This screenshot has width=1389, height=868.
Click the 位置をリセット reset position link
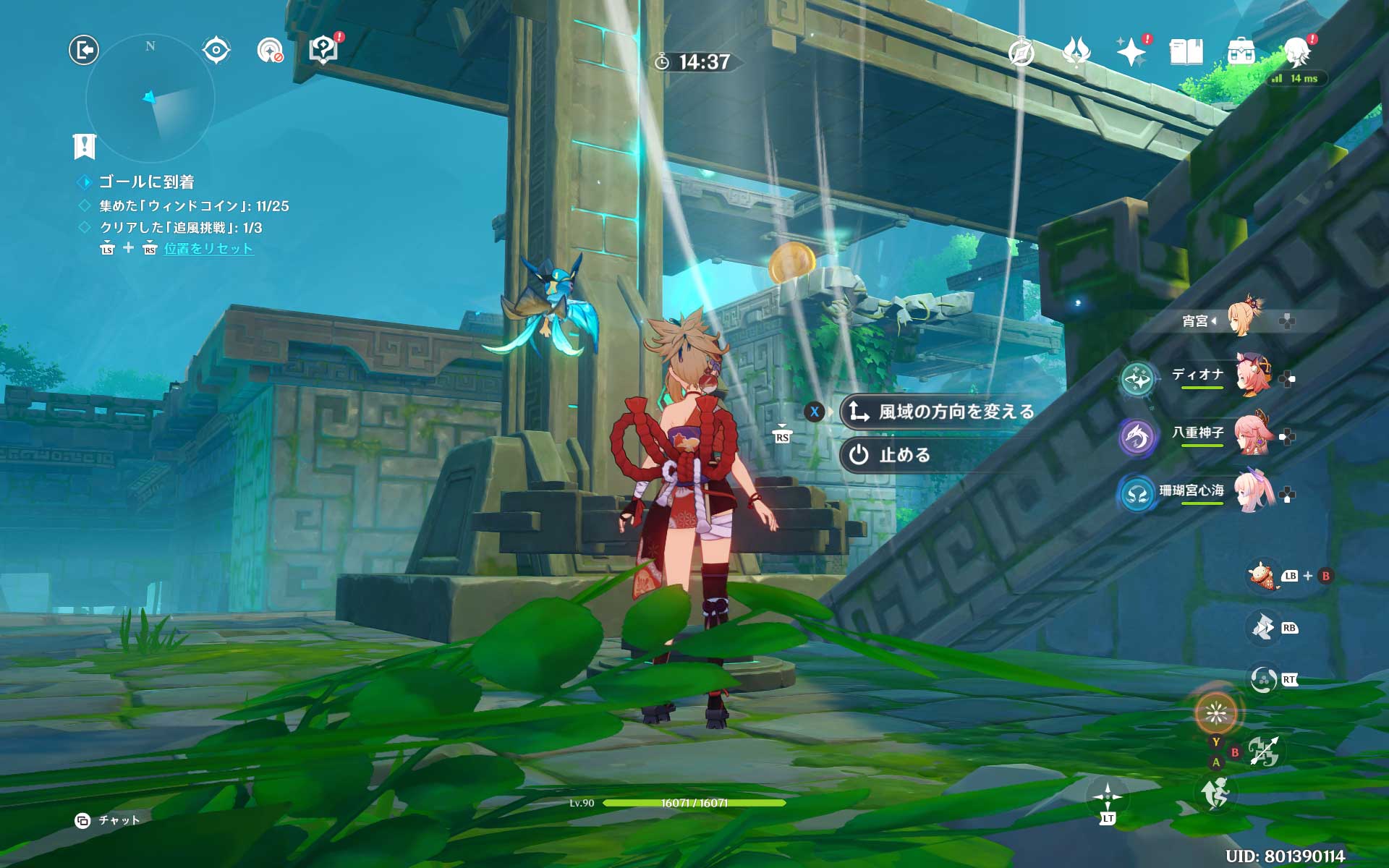[208, 249]
